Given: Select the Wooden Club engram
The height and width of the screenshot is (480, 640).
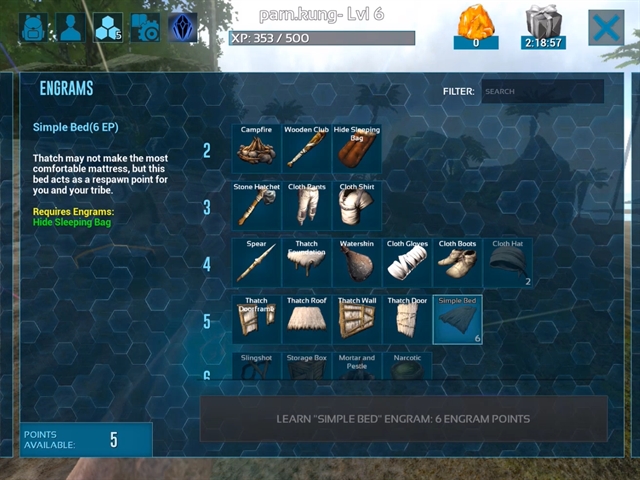Looking at the screenshot, I should [x=307, y=148].
